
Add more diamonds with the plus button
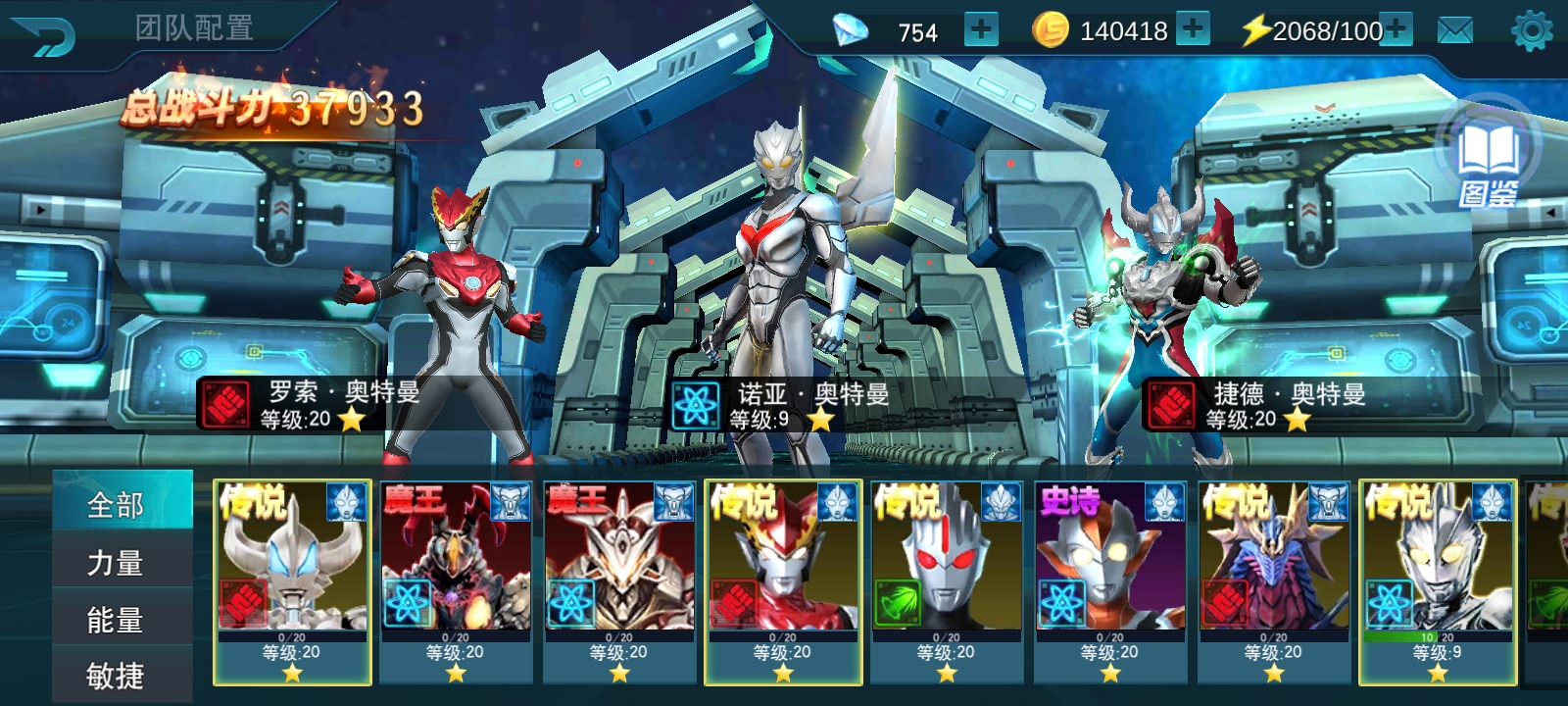click(x=980, y=30)
